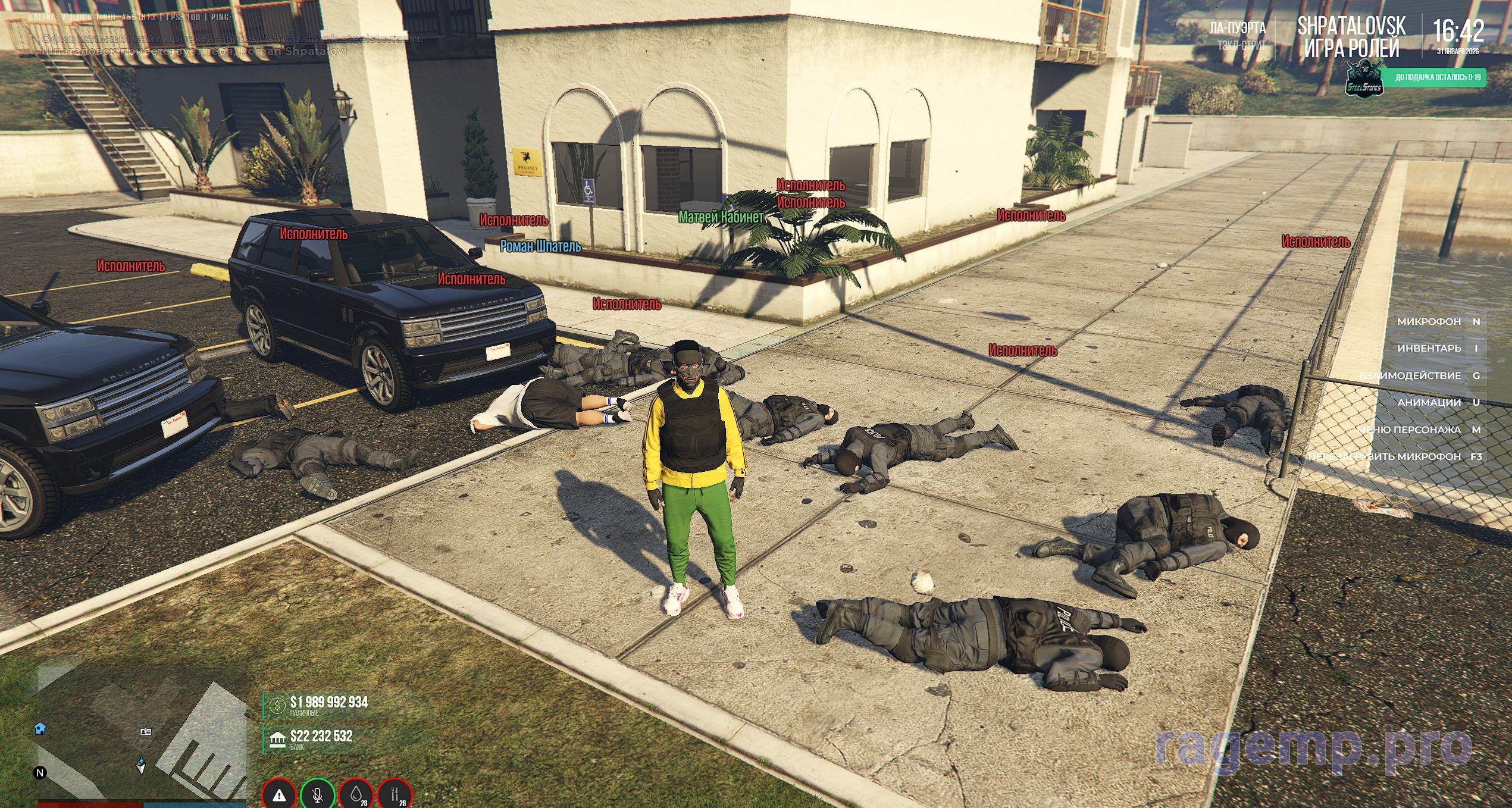Click the blue house marker on minimap
Image resolution: width=1512 pixels, height=808 pixels.
(40, 728)
